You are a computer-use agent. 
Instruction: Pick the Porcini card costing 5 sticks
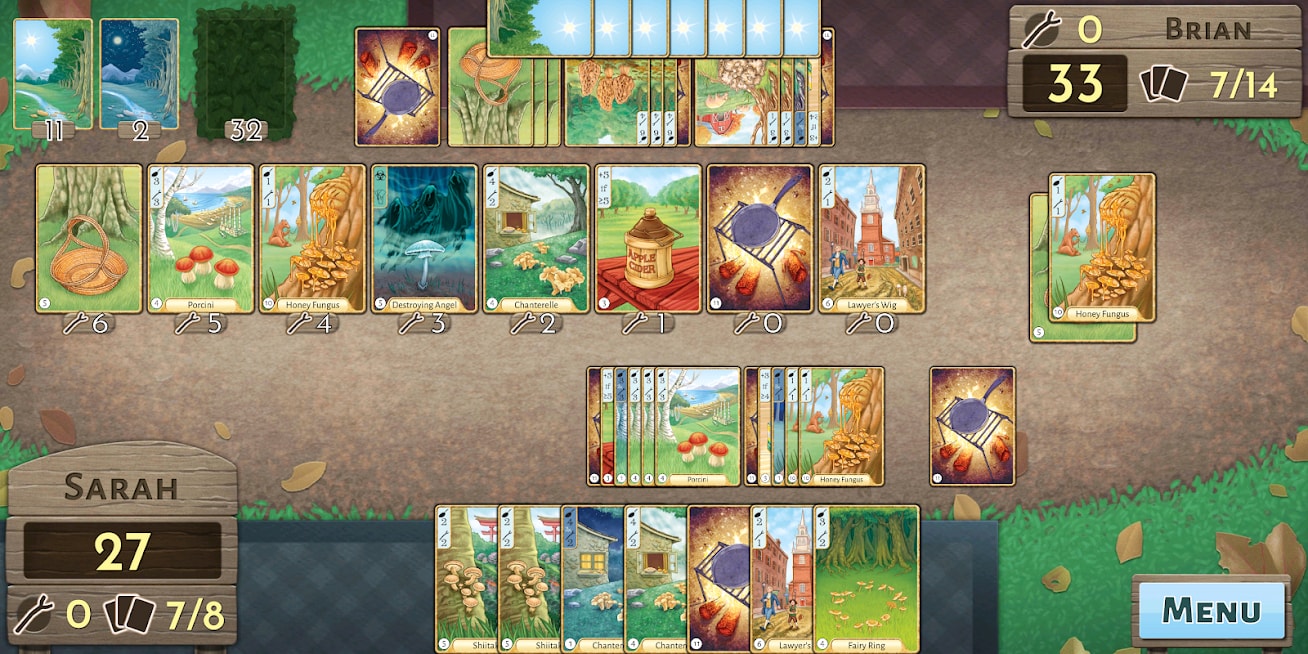coord(201,238)
